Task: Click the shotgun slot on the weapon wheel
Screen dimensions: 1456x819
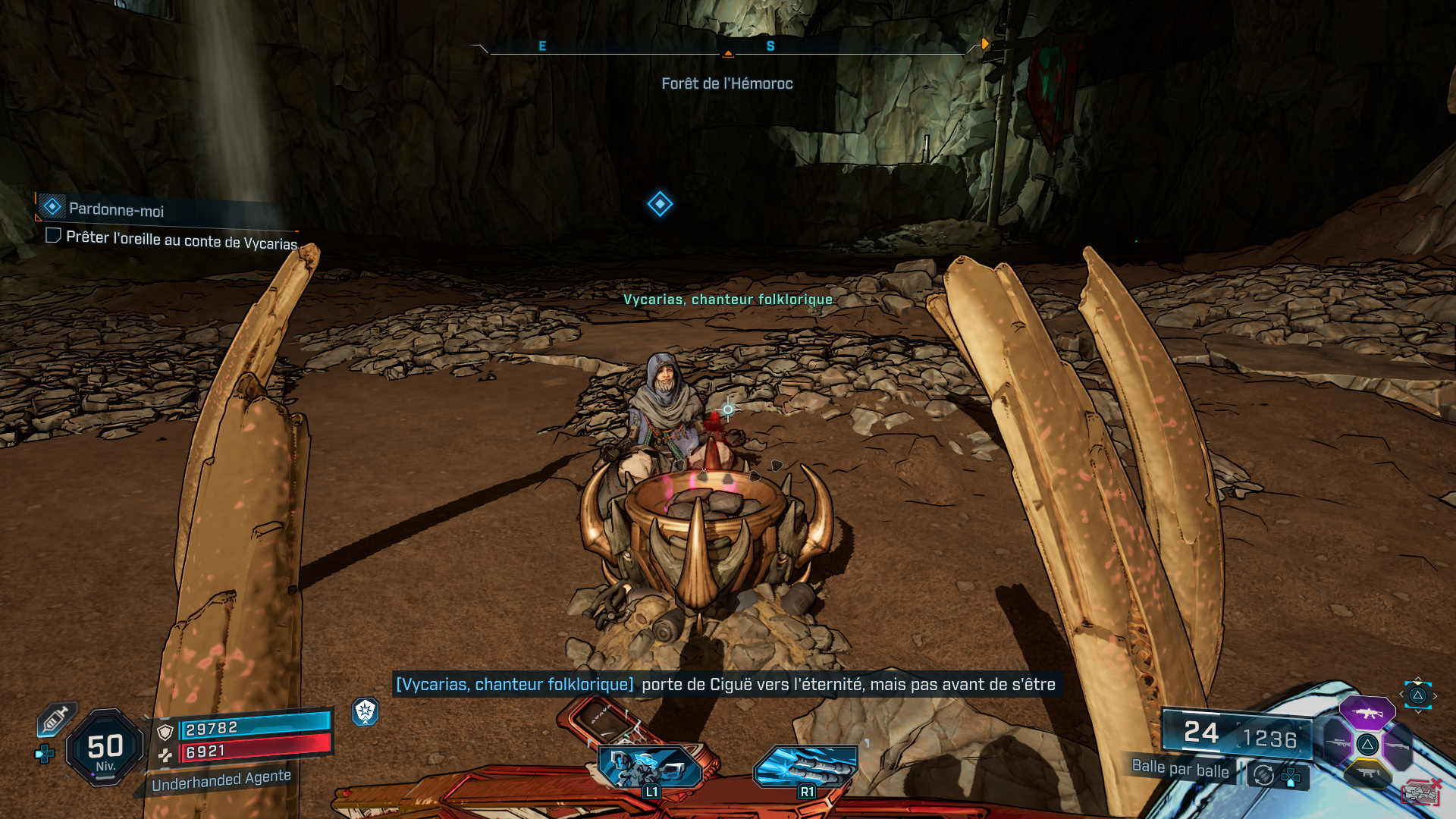Action: coord(1398,745)
